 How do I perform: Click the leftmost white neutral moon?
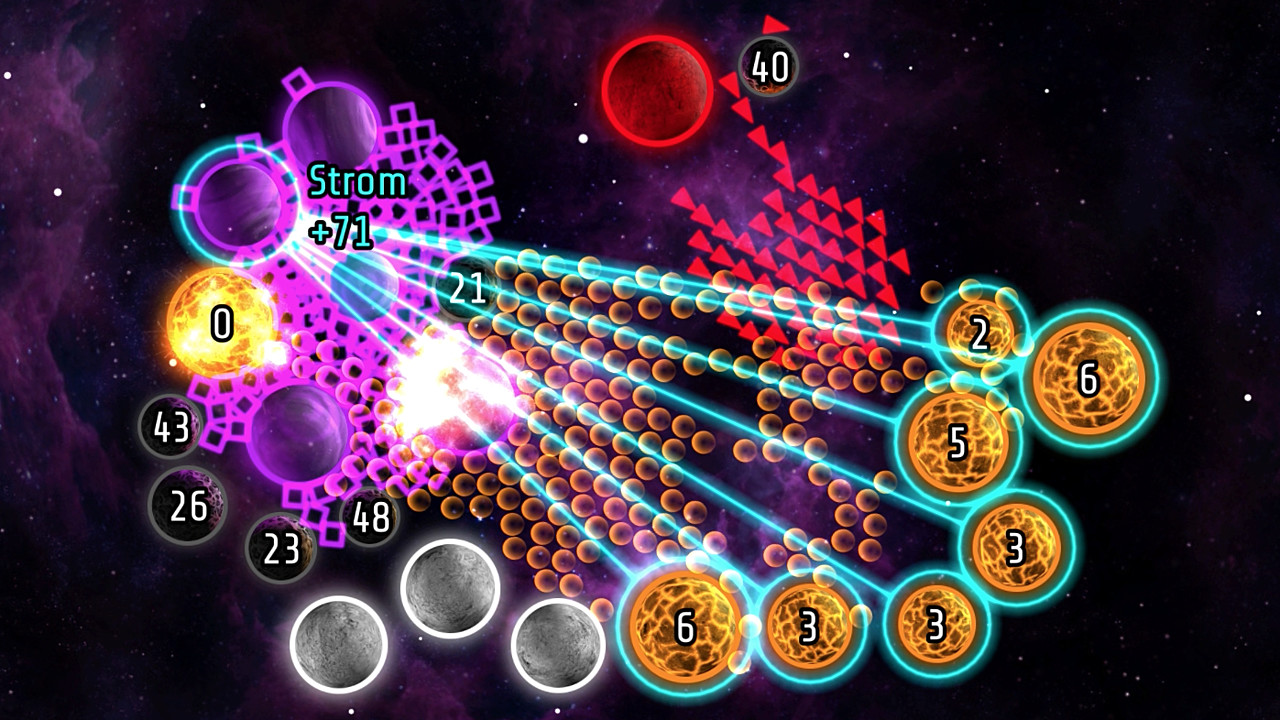tap(339, 640)
